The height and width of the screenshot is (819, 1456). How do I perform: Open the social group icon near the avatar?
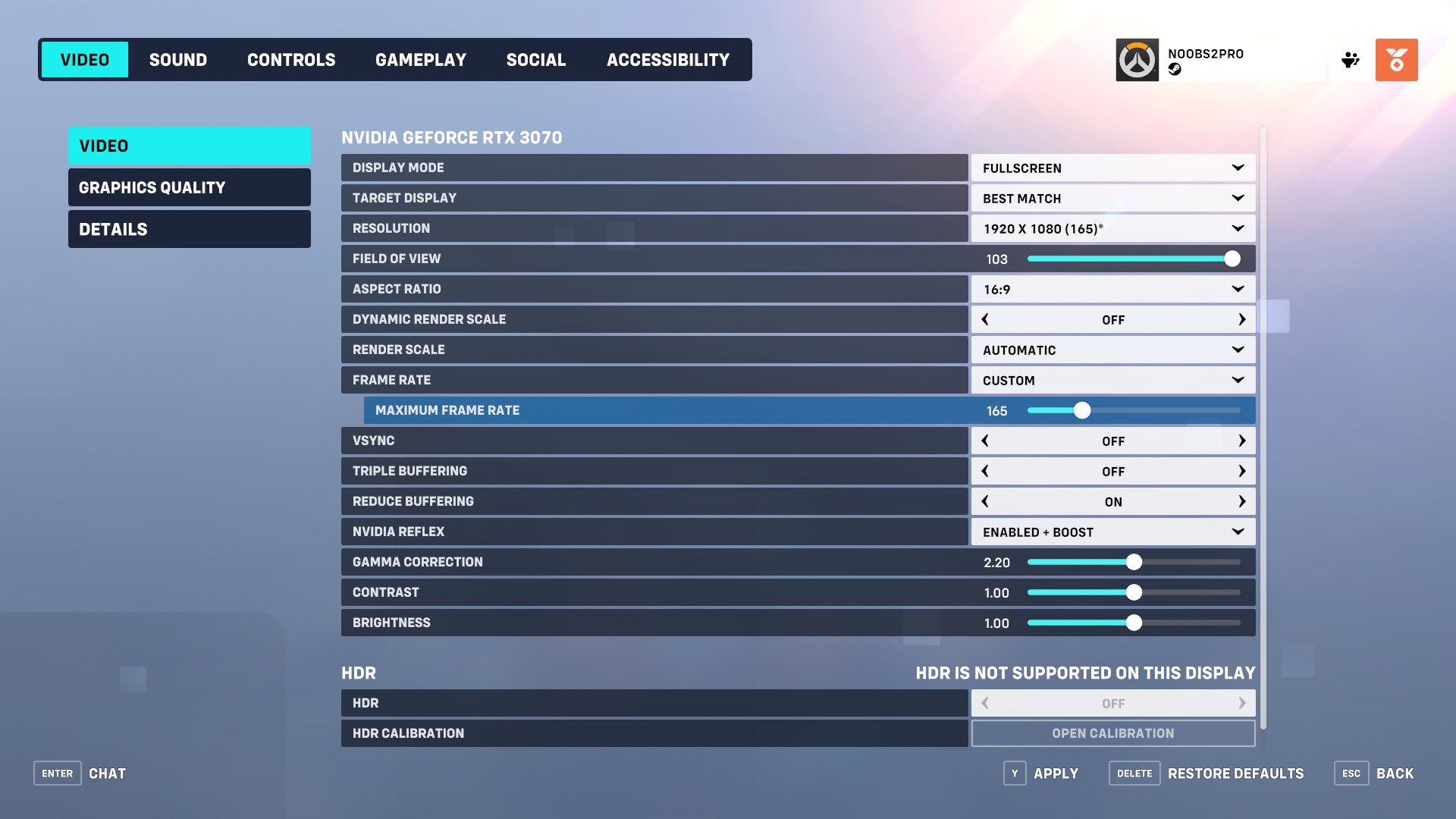pyautogui.click(x=1351, y=60)
